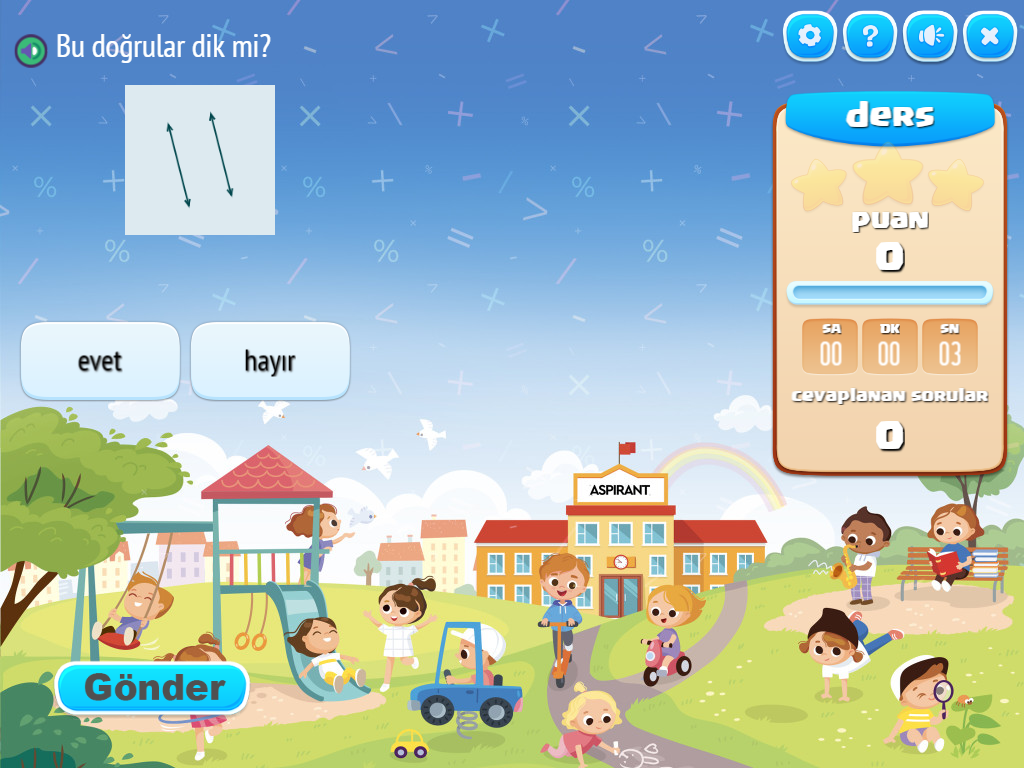
Task: Choose the "evet" answer
Action: pos(100,361)
